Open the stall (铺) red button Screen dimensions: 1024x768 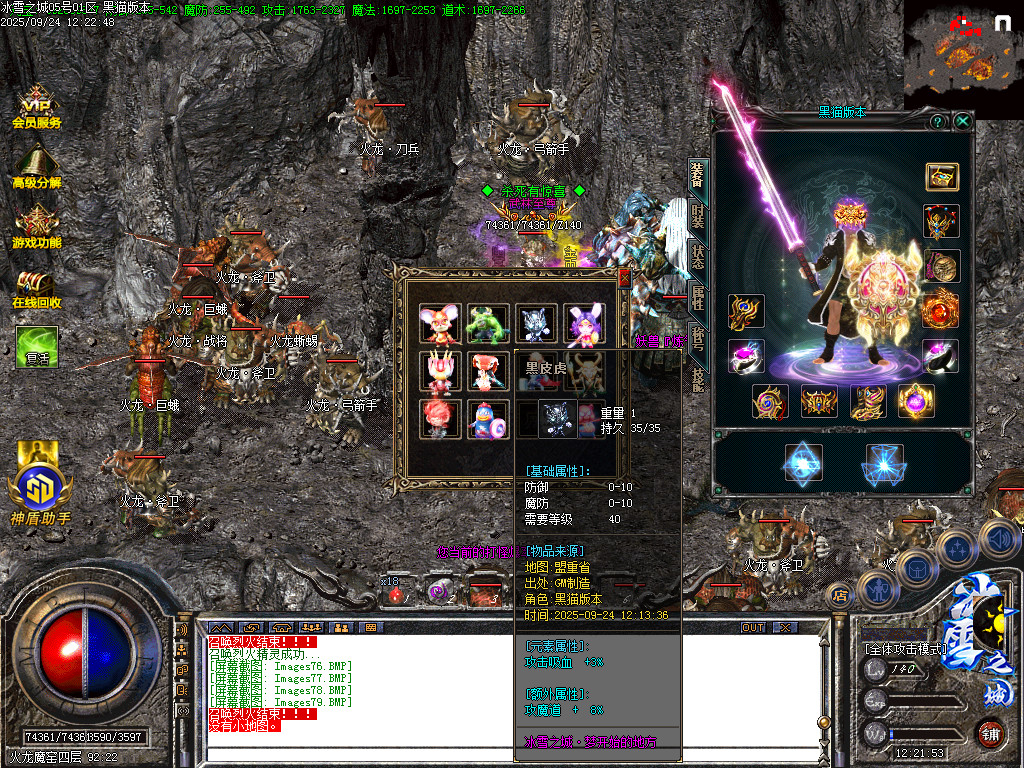pyautogui.click(x=990, y=733)
